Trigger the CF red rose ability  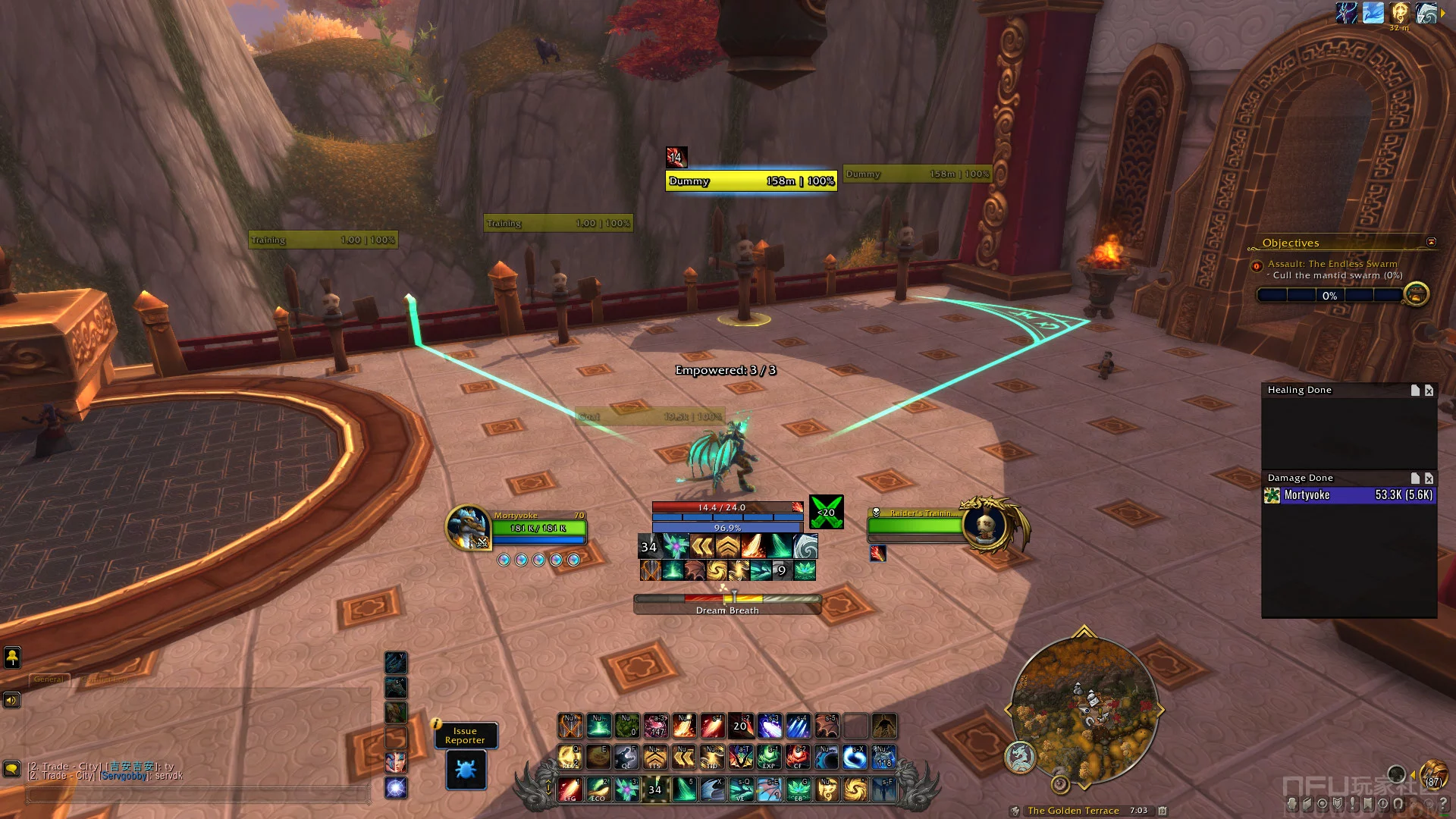(x=798, y=757)
